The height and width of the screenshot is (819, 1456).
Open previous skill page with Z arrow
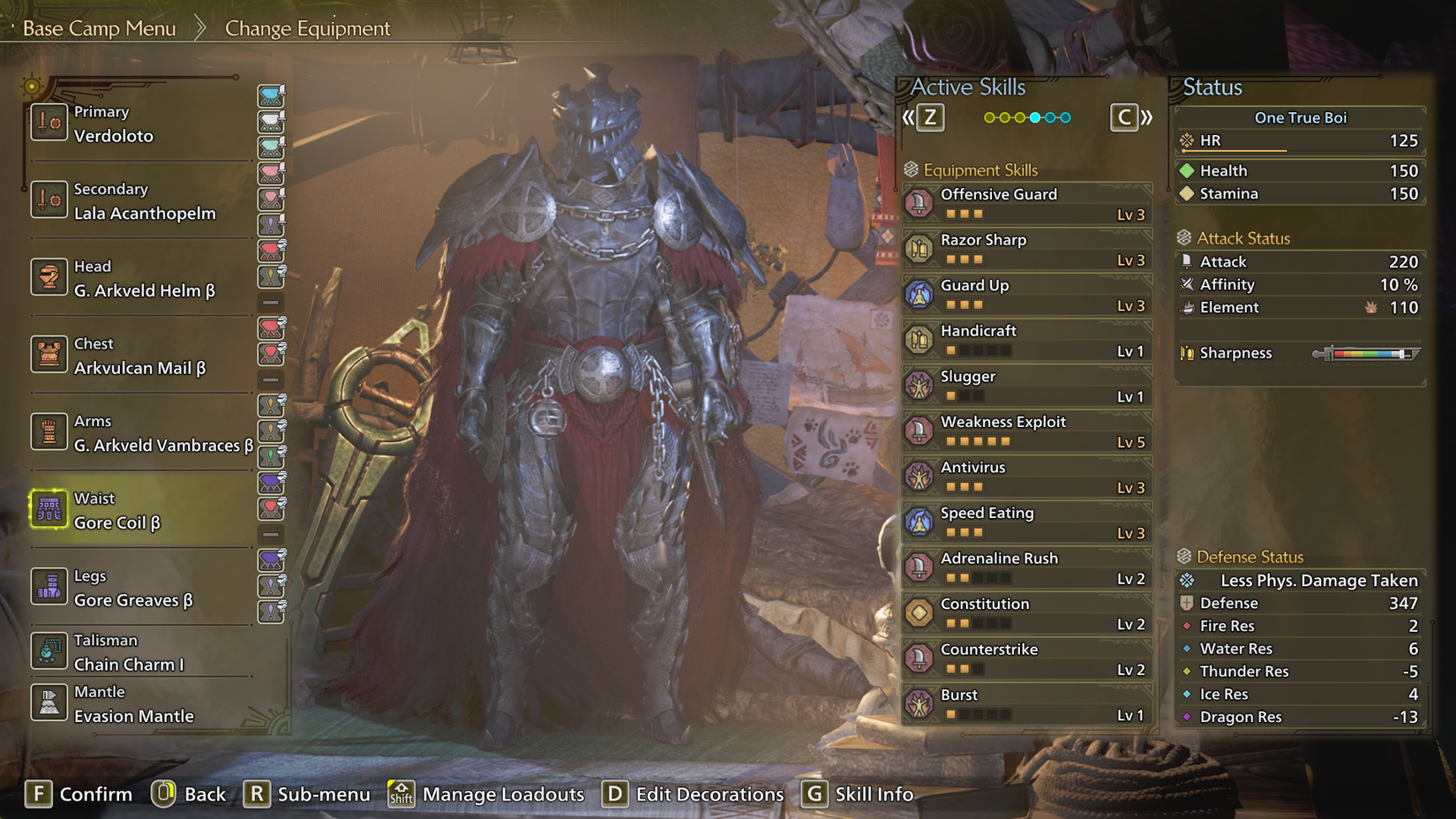[x=929, y=116]
